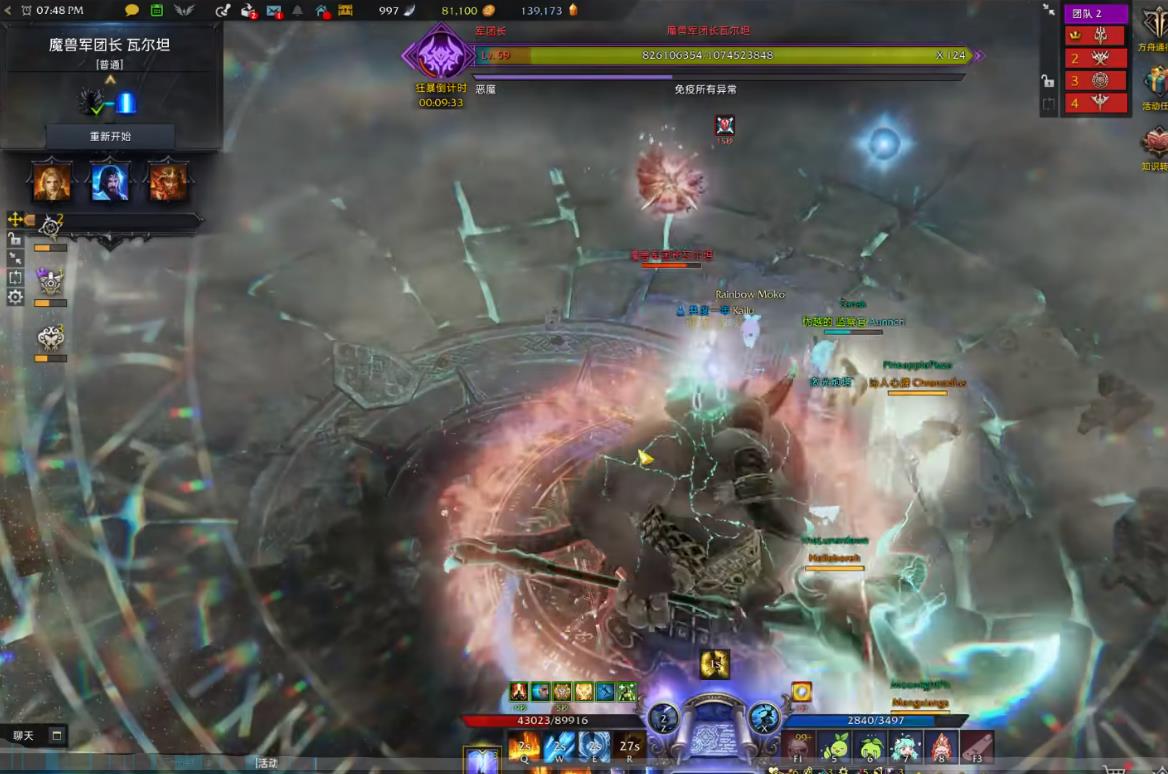The image size is (1168, 774).
Task: Open the chat speech bubble icon
Action: 132,10
